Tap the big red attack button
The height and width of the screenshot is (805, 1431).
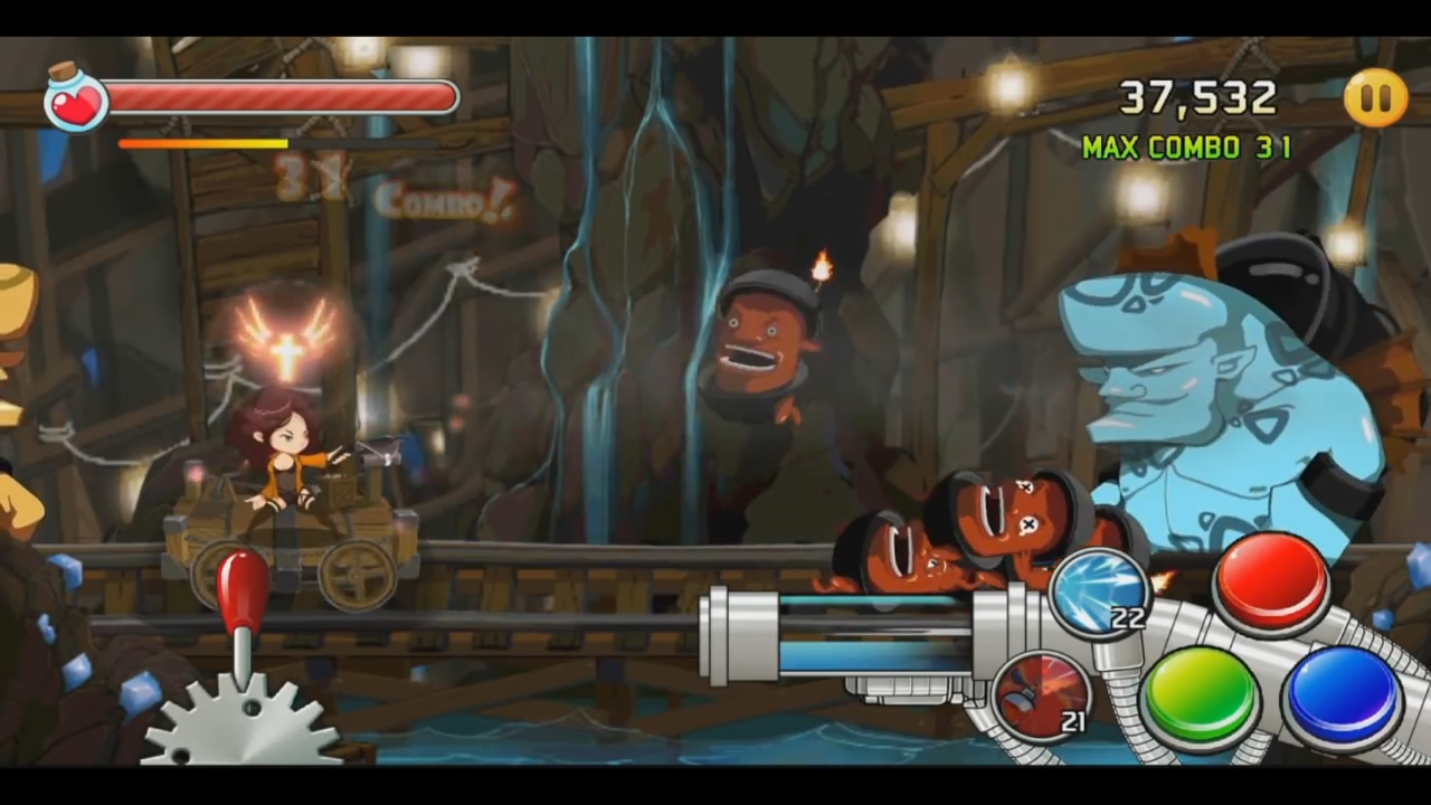click(1271, 583)
